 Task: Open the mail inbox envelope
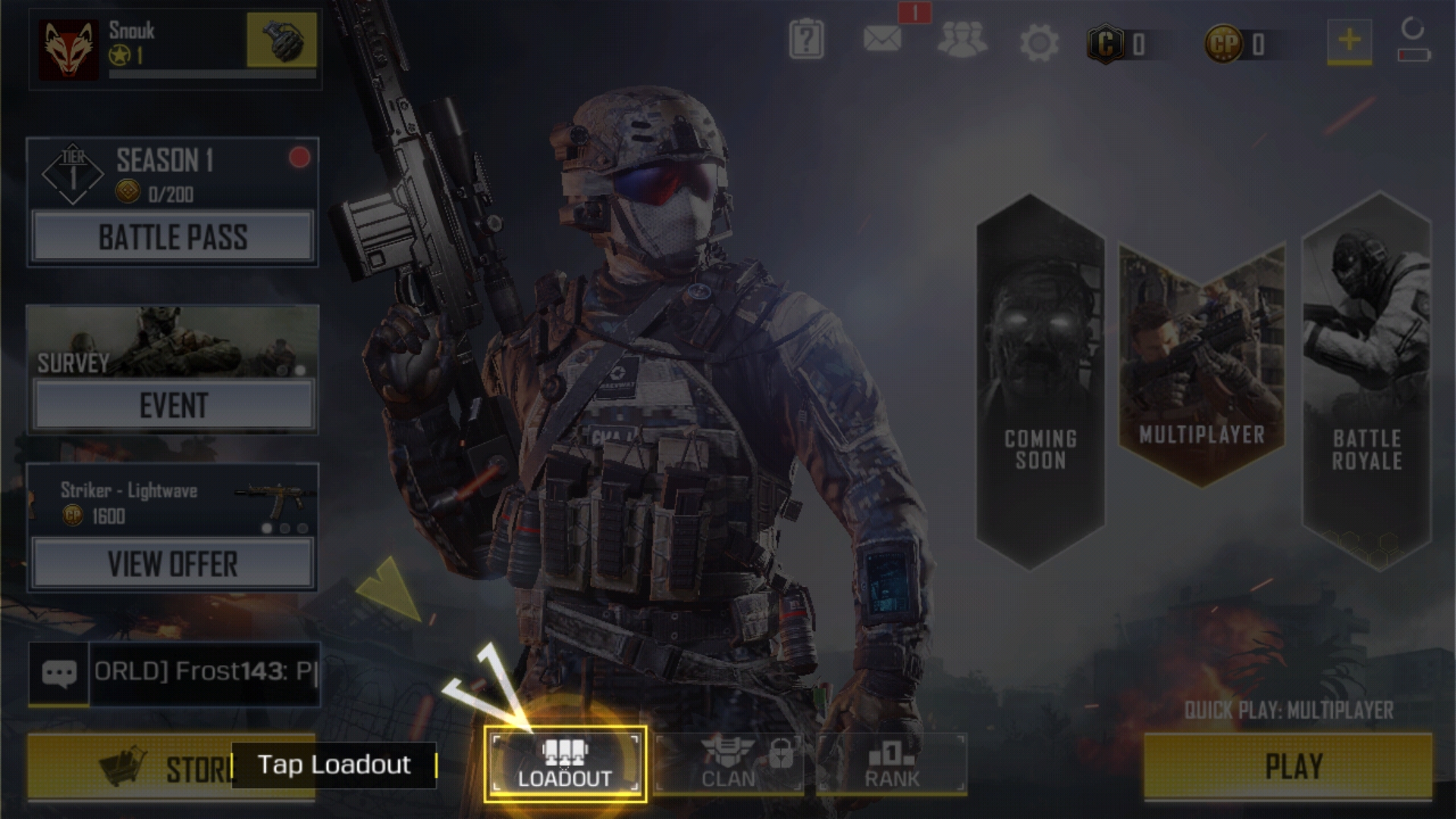click(x=883, y=39)
